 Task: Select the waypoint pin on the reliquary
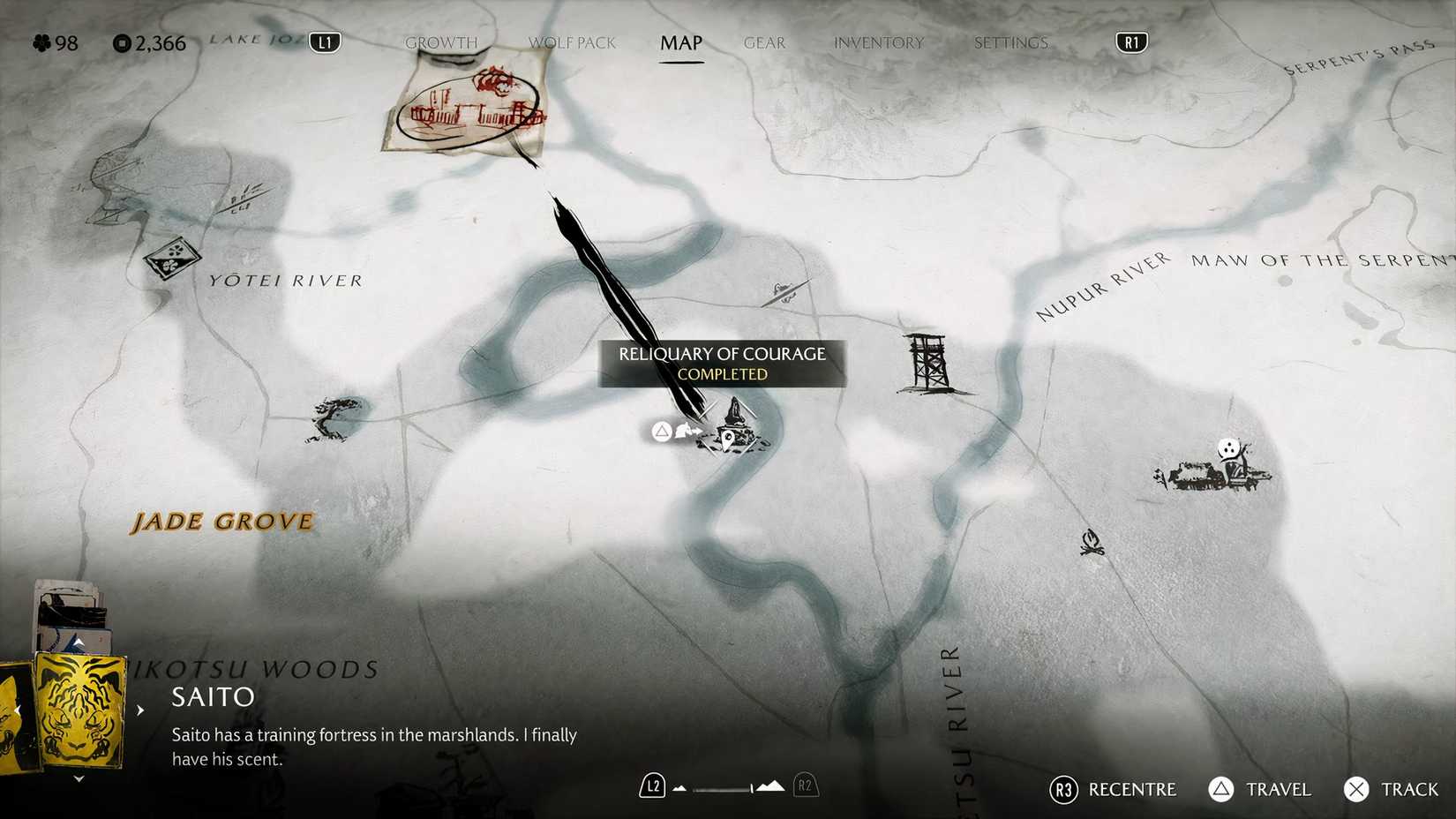coord(727,439)
